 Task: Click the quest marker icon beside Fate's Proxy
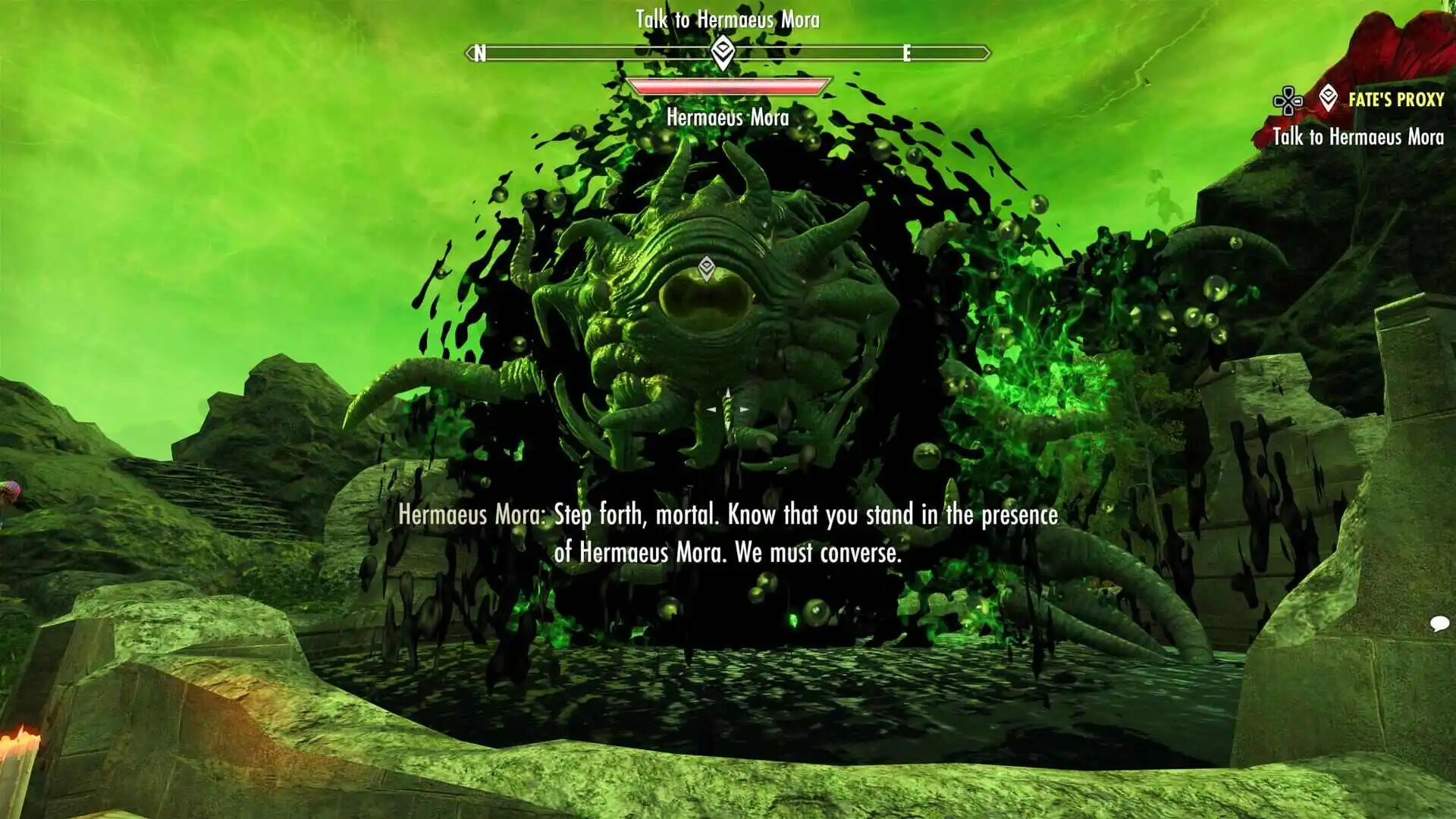[1328, 99]
